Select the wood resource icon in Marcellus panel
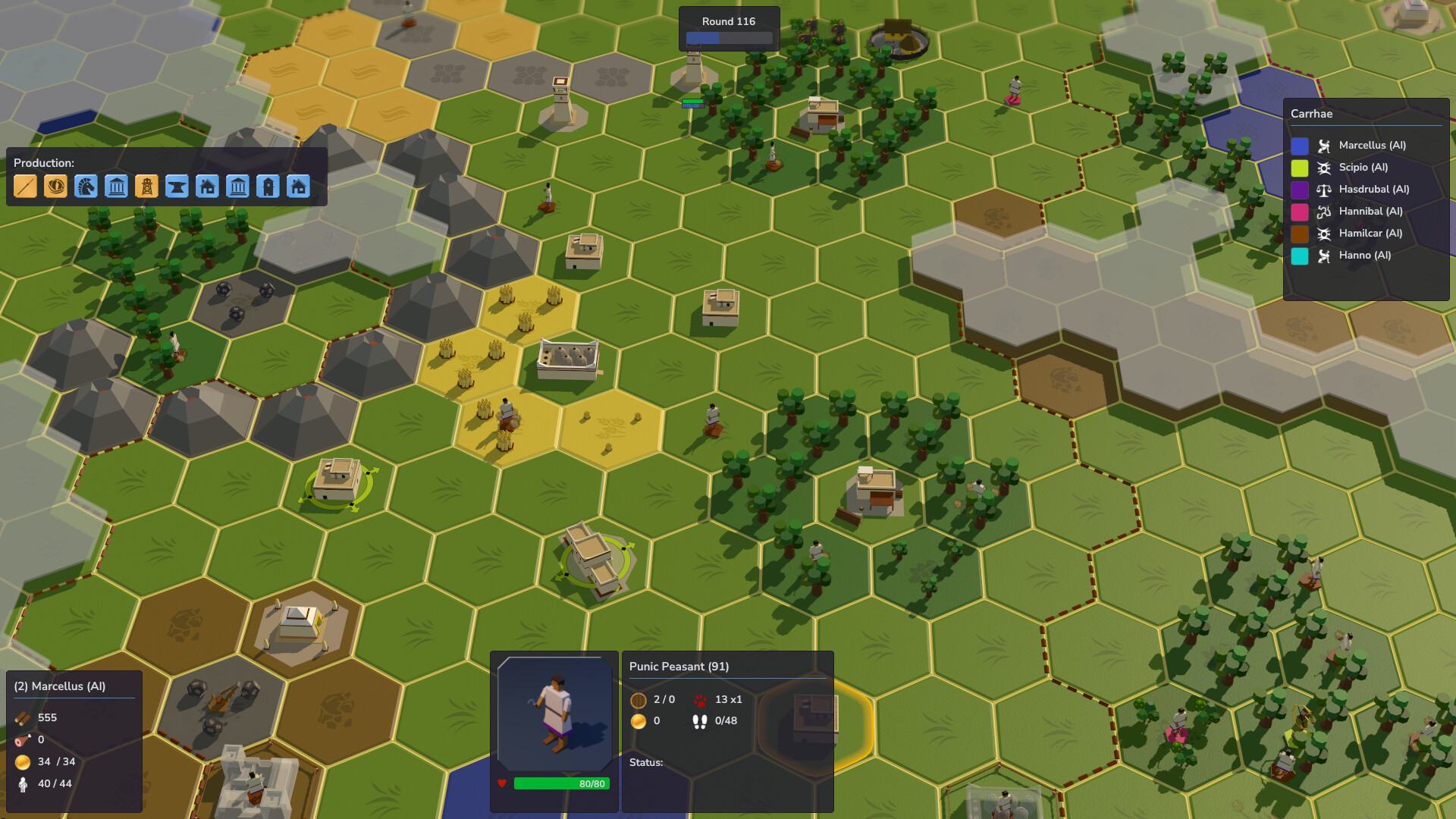This screenshot has height=819, width=1456. click(x=21, y=717)
